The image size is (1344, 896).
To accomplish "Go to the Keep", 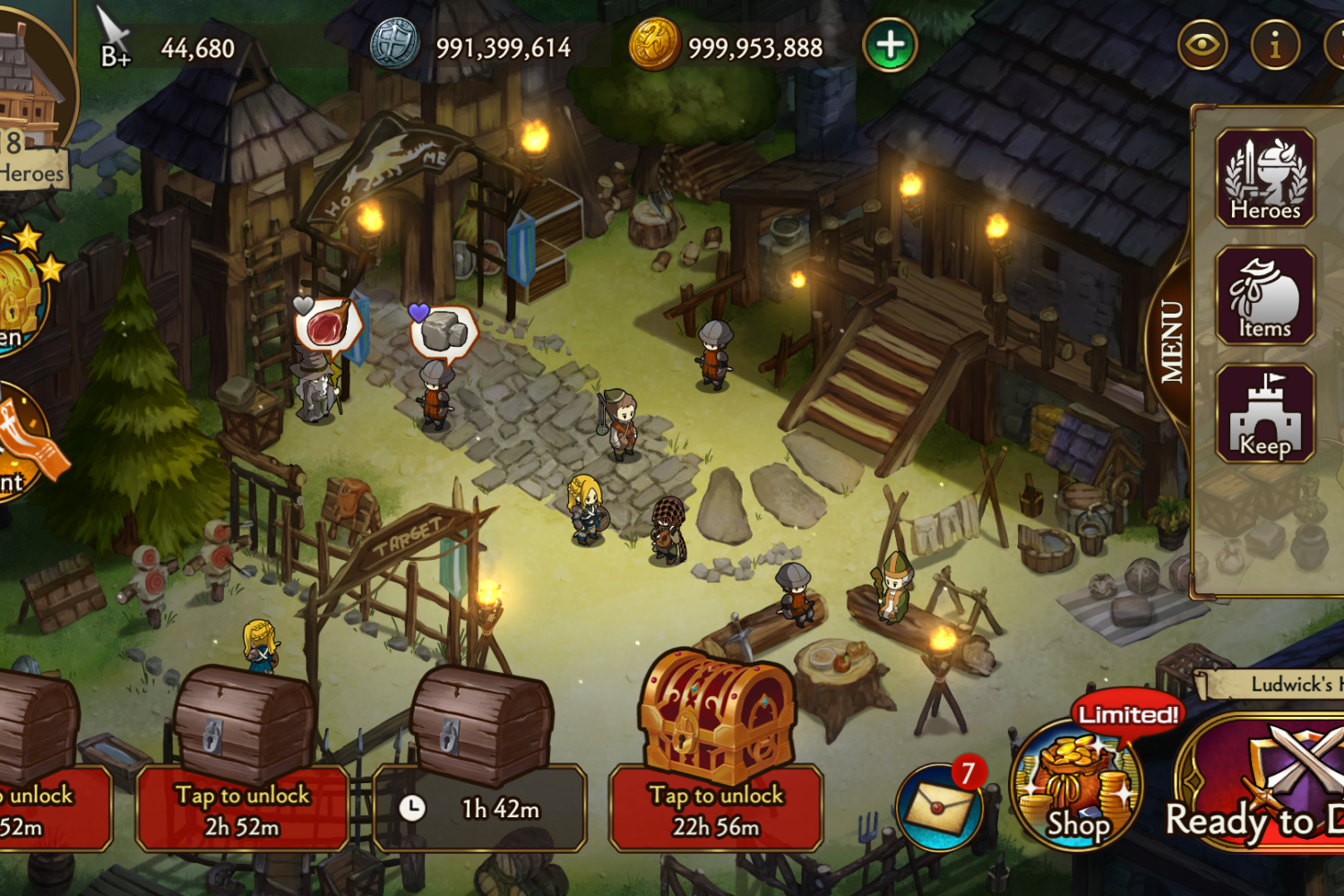I will 1264,414.
